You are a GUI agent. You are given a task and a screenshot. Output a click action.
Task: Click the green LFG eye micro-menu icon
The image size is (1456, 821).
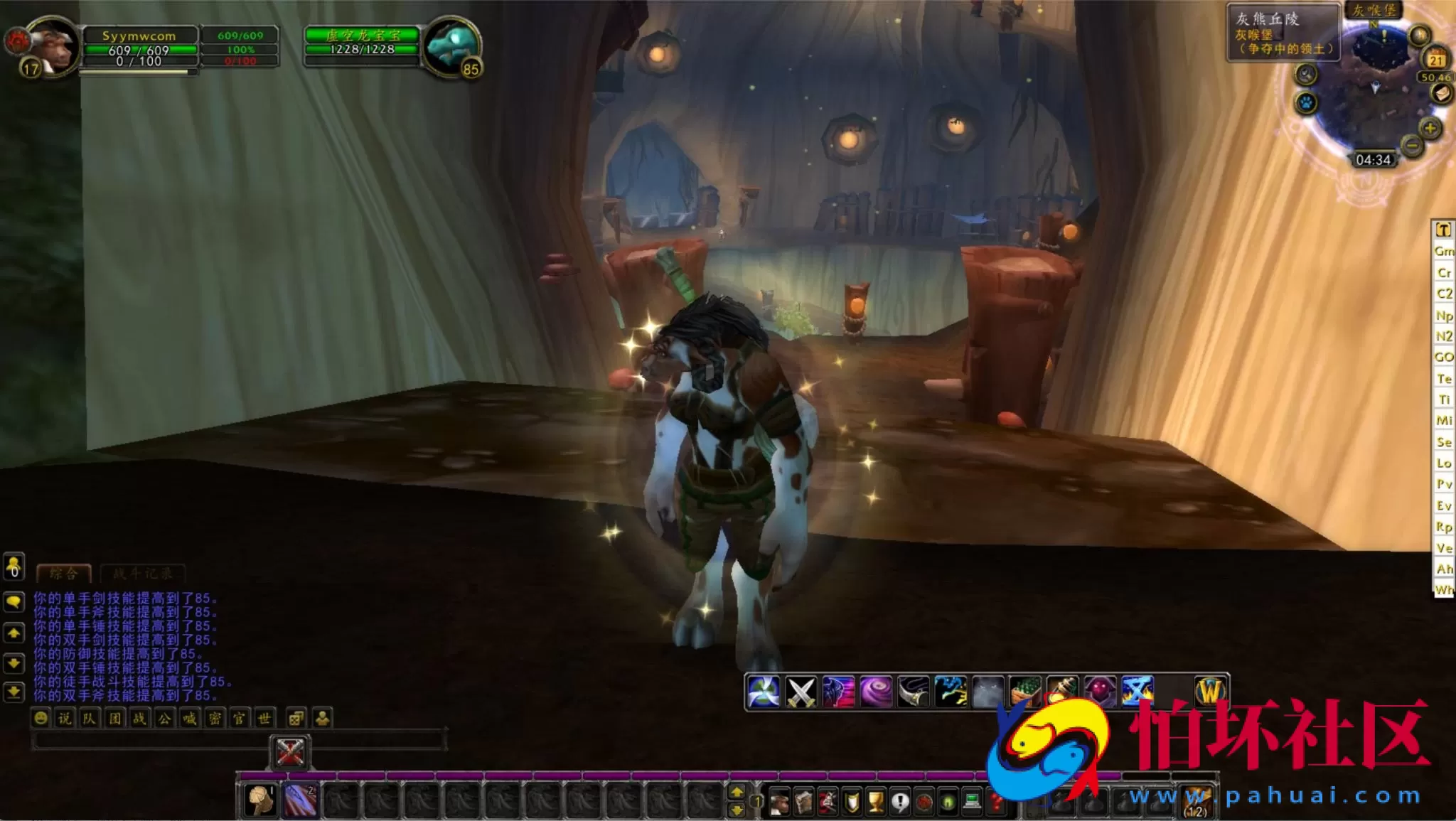click(x=948, y=800)
